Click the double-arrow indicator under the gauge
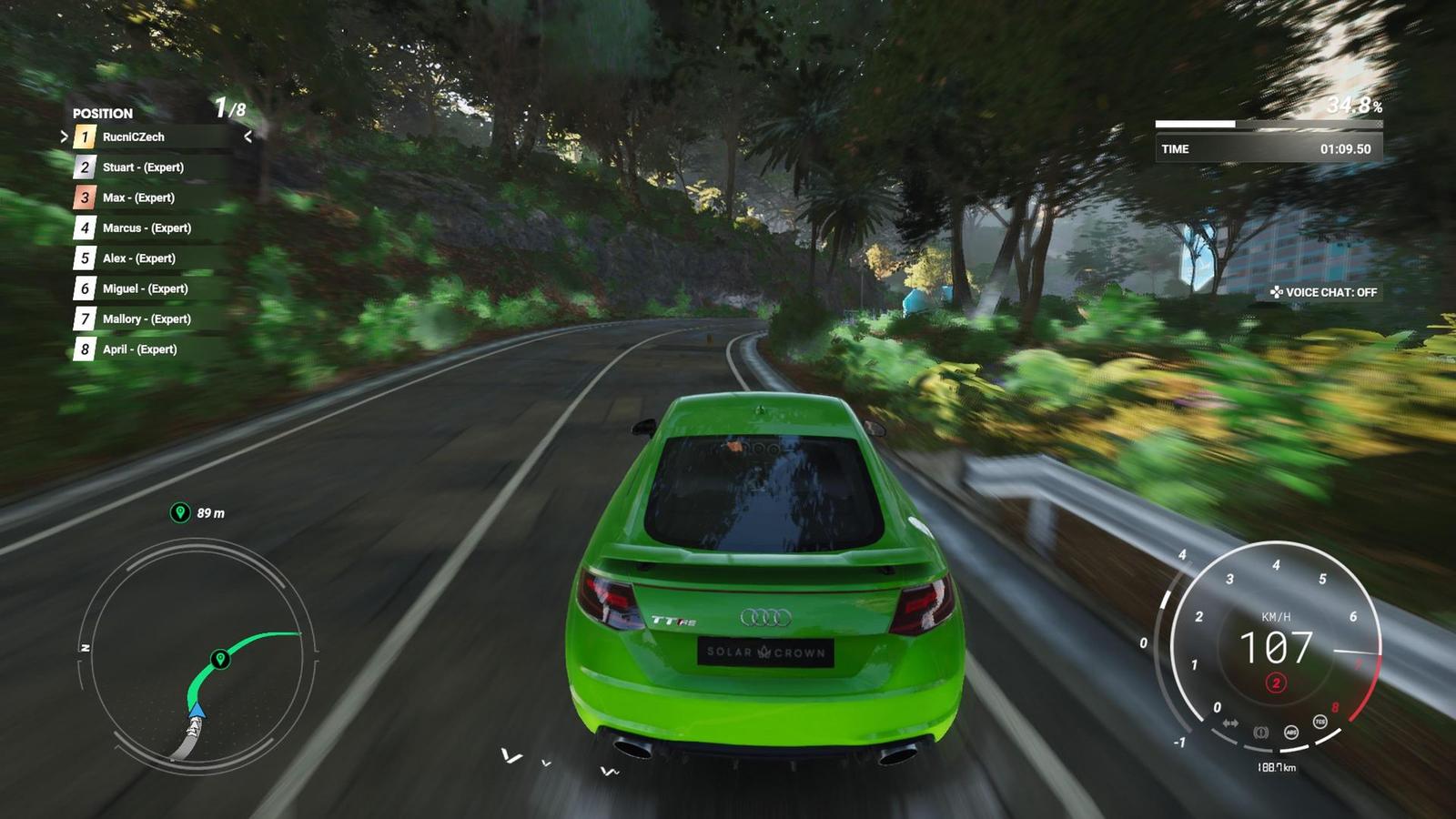 tap(1230, 723)
